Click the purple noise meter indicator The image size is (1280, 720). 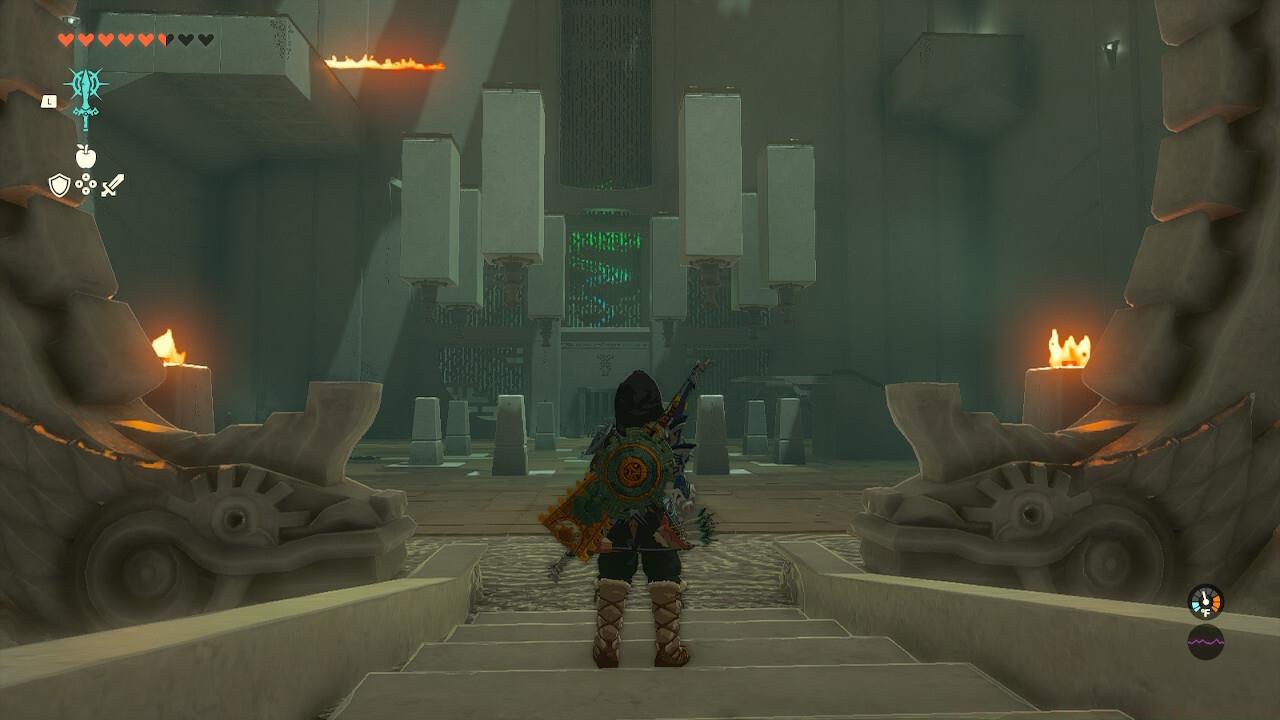[x=1206, y=642]
